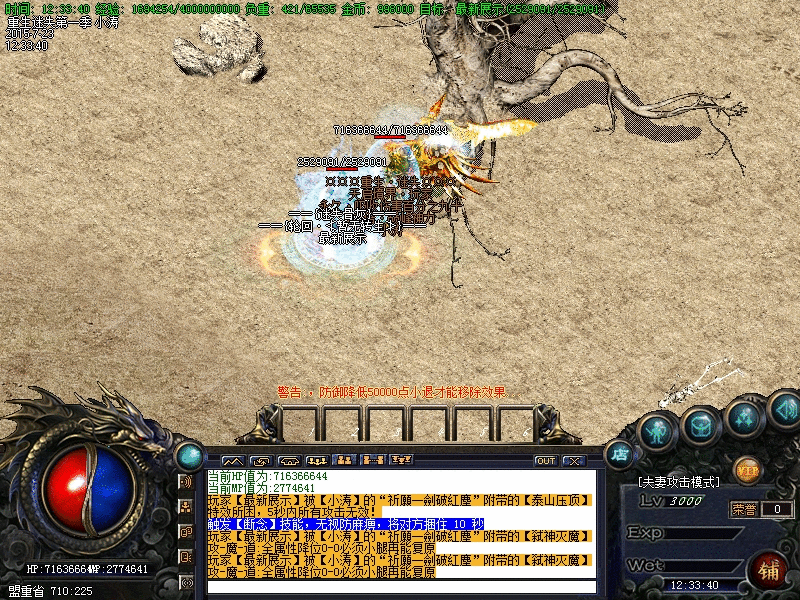The image size is (800, 600).
Task: Open the red 铺 stall button
Action: point(769,571)
